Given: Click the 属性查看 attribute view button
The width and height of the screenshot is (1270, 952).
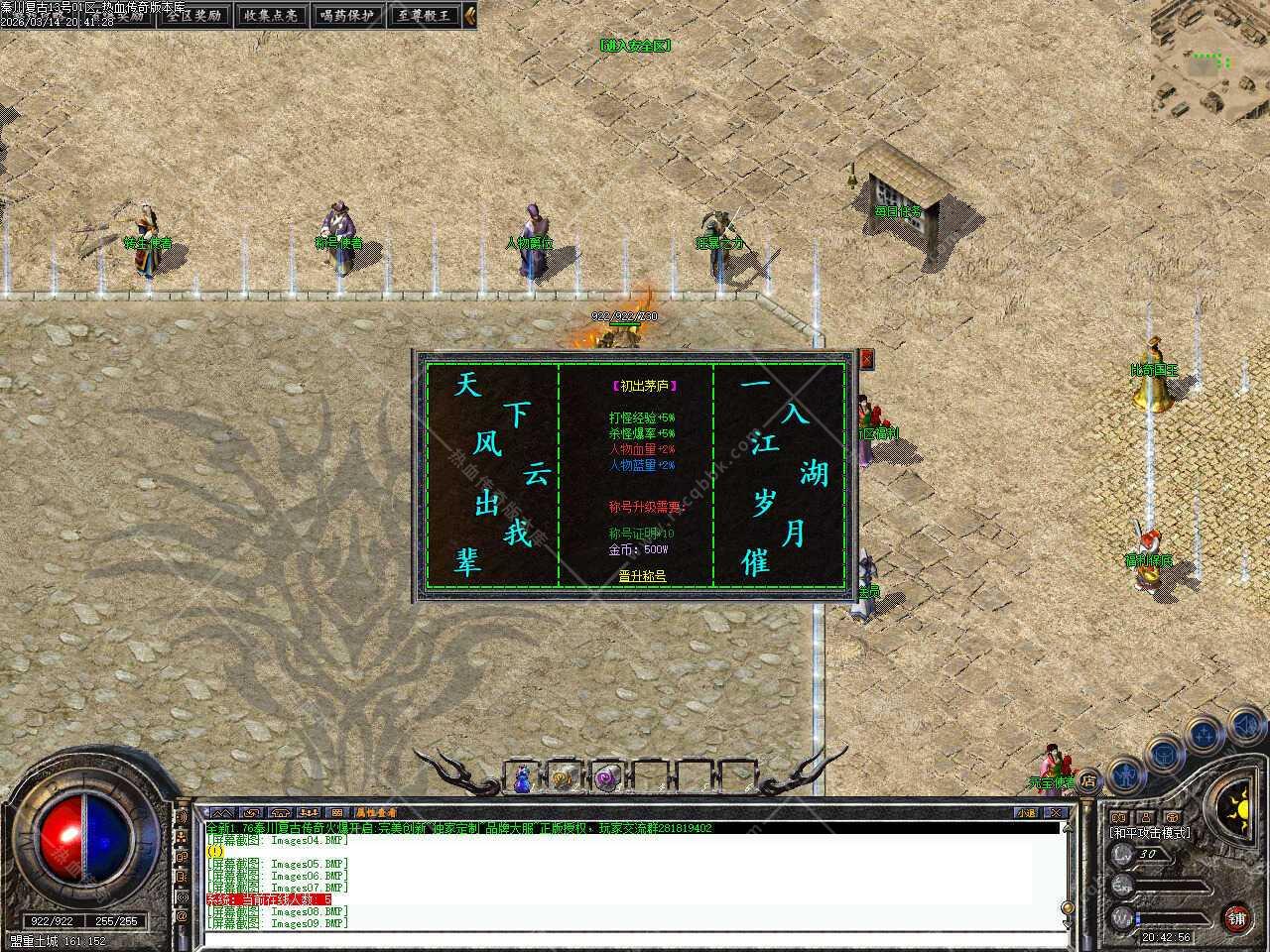Looking at the screenshot, I should [377, 812].
